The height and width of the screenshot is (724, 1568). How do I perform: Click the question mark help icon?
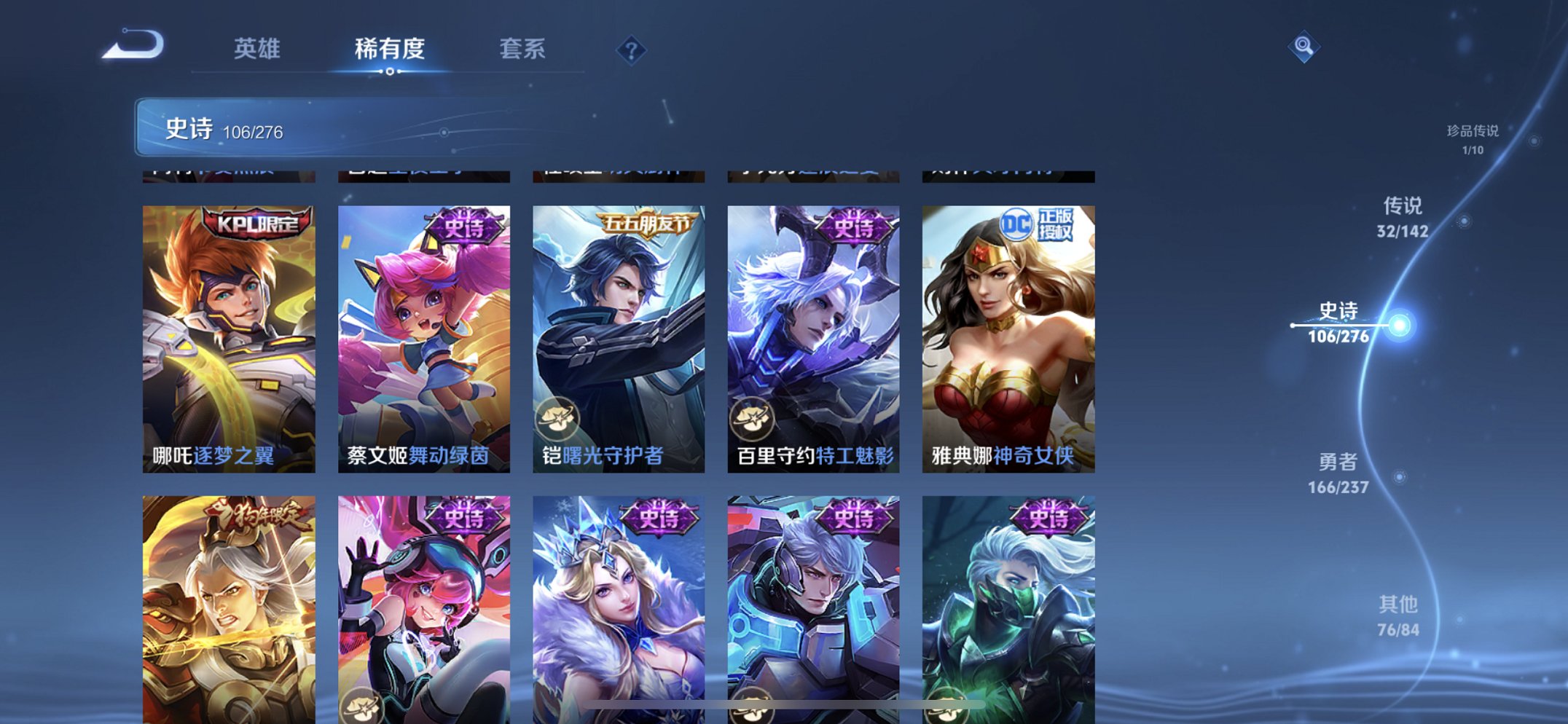pyautogui.click(x=632, y=50)
